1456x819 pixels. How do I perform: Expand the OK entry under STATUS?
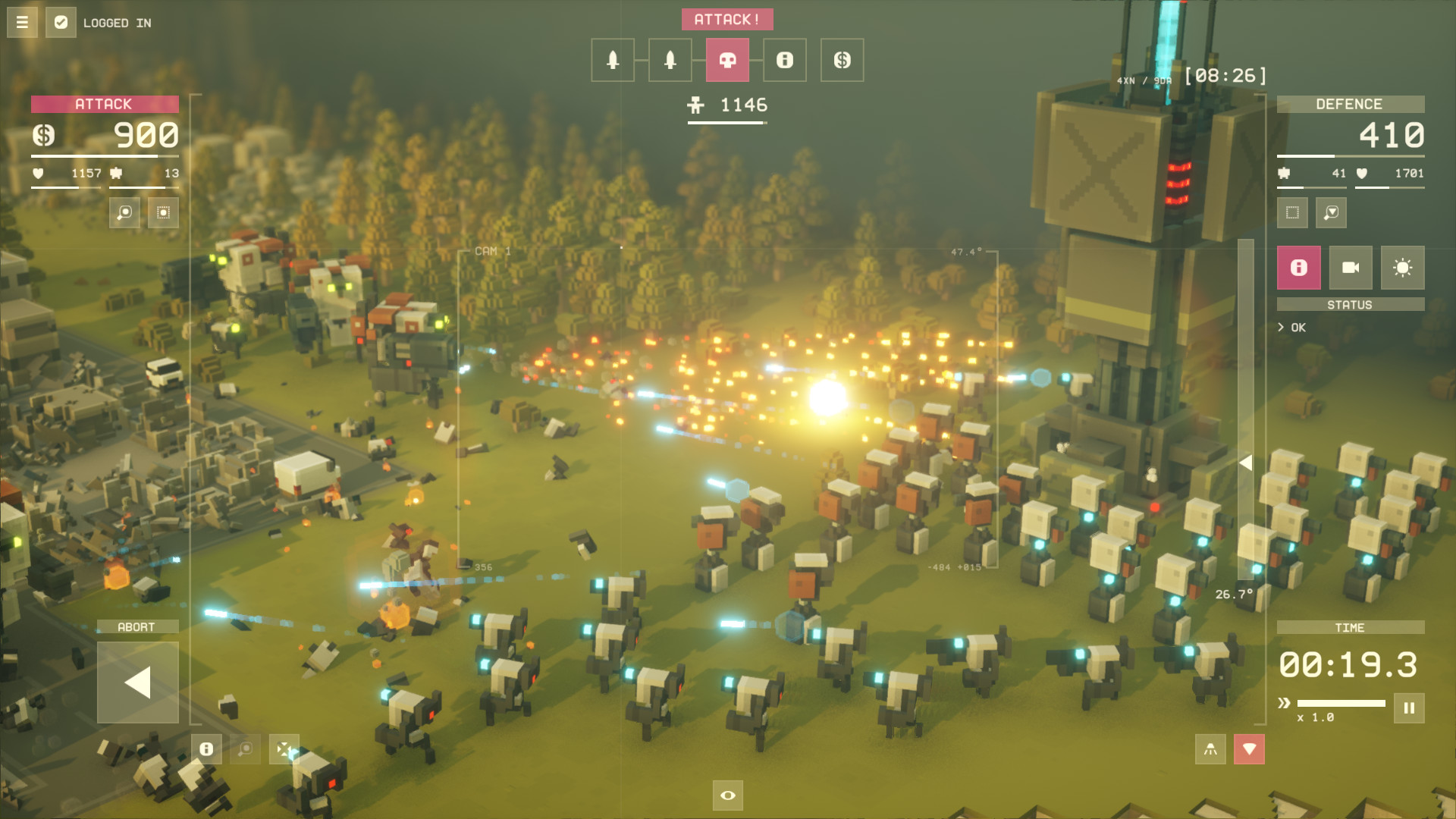tap(1293, 328)
